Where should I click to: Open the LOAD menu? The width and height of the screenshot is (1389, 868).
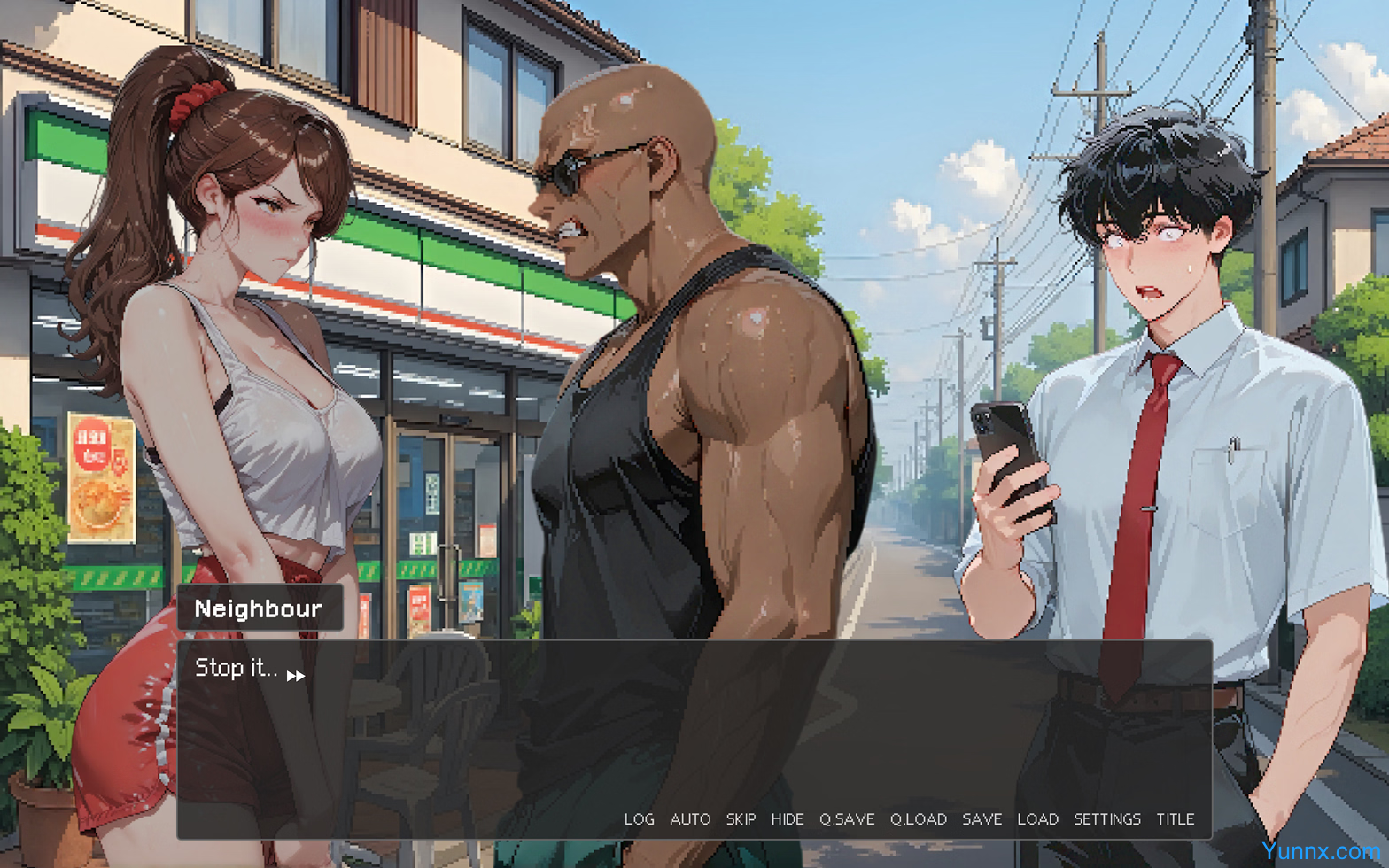pyautogui.click(x=1037, y=819)
